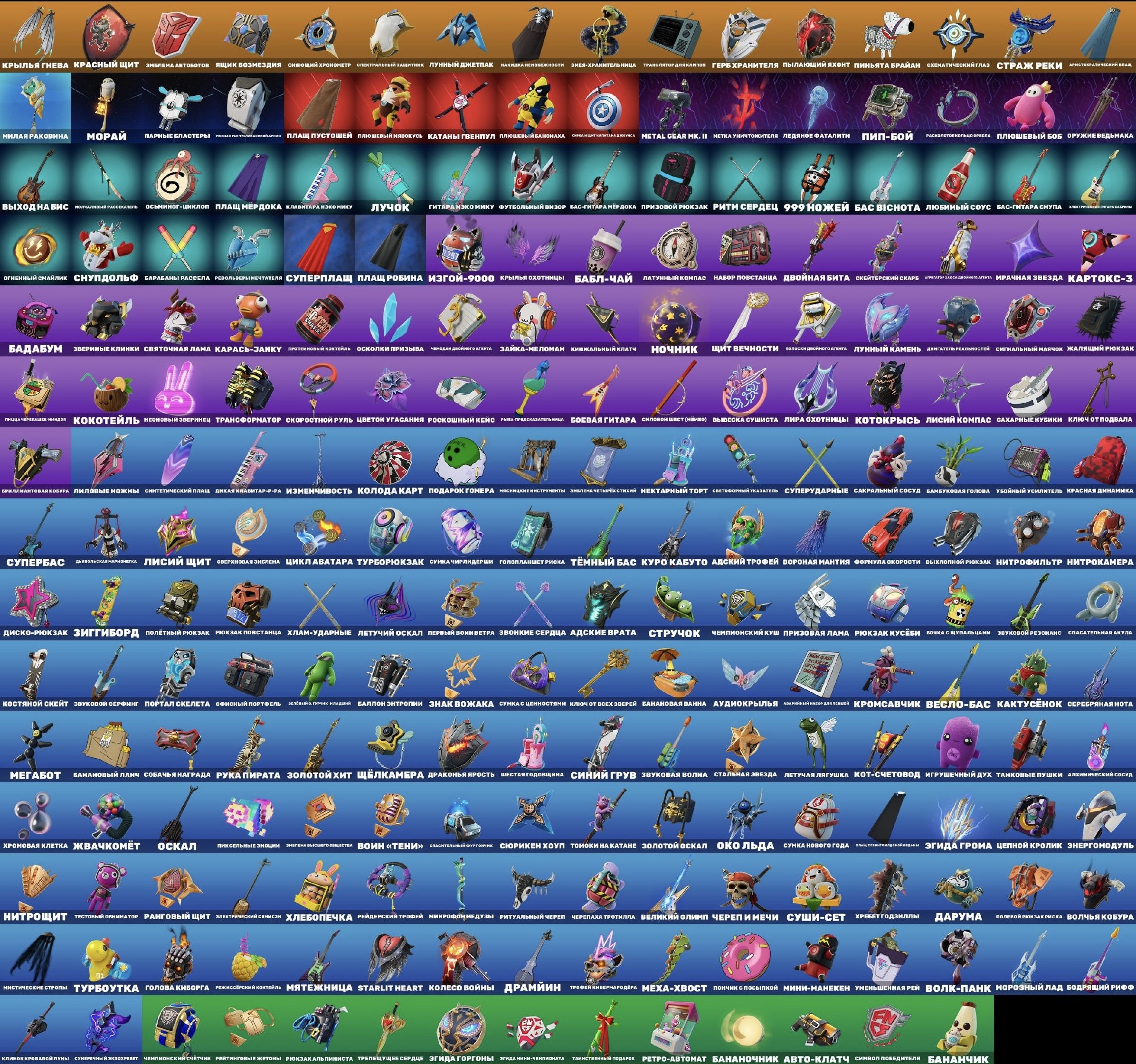Select the СУПЕРПЛАЩ cape item
This screenshot has height=1064, width=1136.
[320, 251]
